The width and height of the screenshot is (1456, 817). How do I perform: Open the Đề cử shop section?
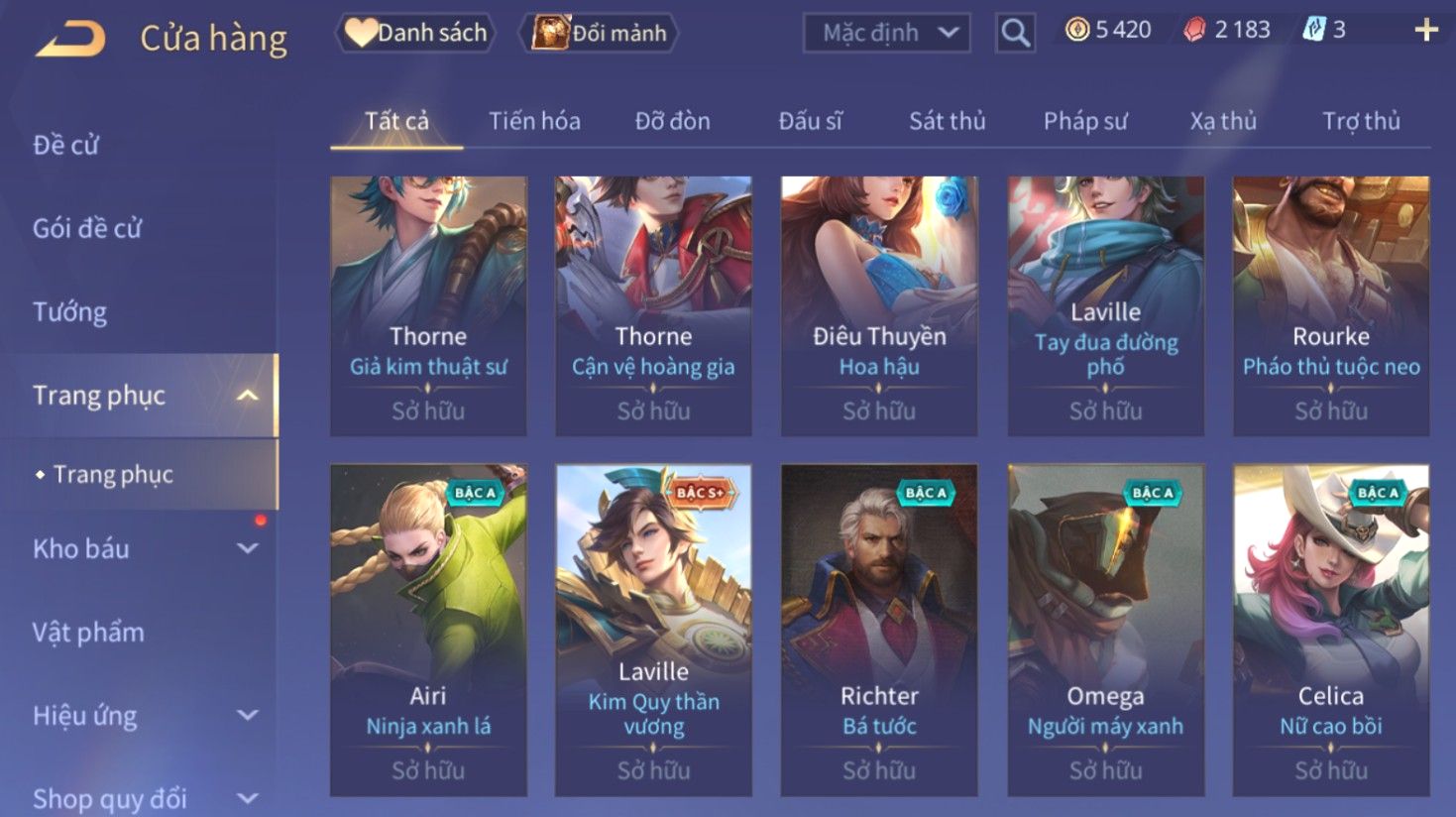click(x=66, y=145)
